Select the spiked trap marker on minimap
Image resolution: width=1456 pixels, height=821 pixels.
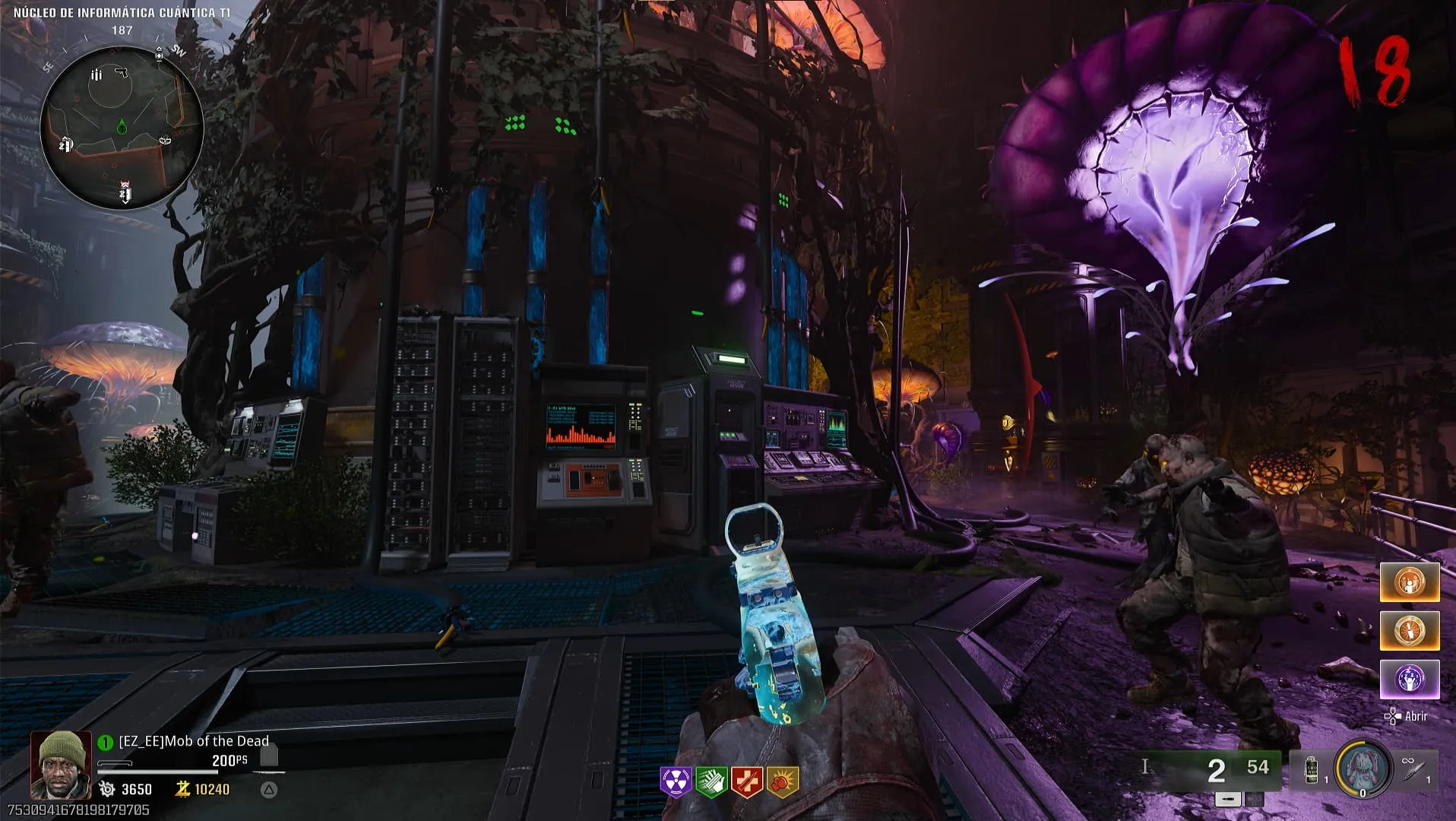165,140
